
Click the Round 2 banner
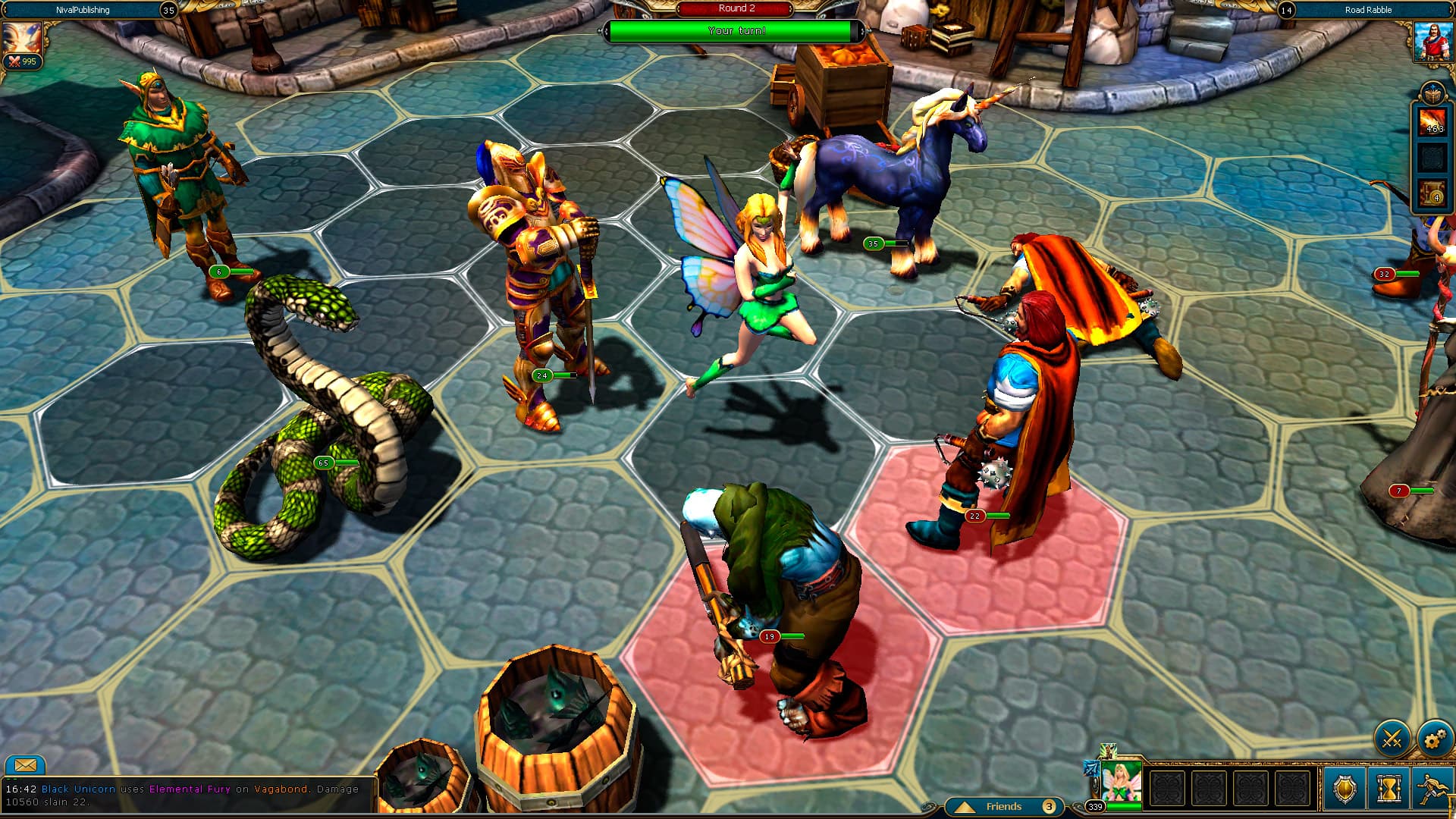[734, 9]
